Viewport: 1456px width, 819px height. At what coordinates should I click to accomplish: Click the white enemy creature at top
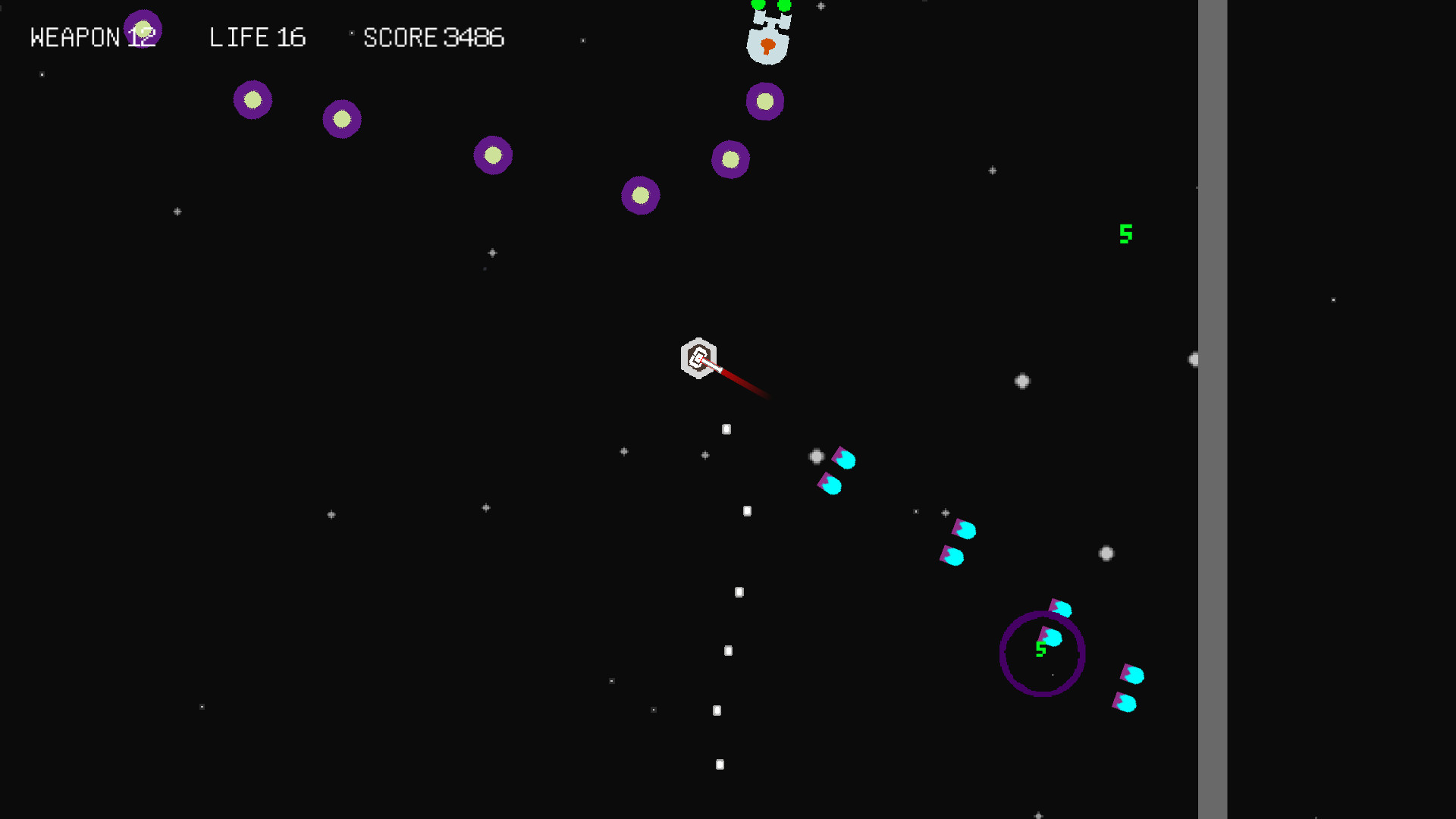pyautogui.click(x=768, y=34)
